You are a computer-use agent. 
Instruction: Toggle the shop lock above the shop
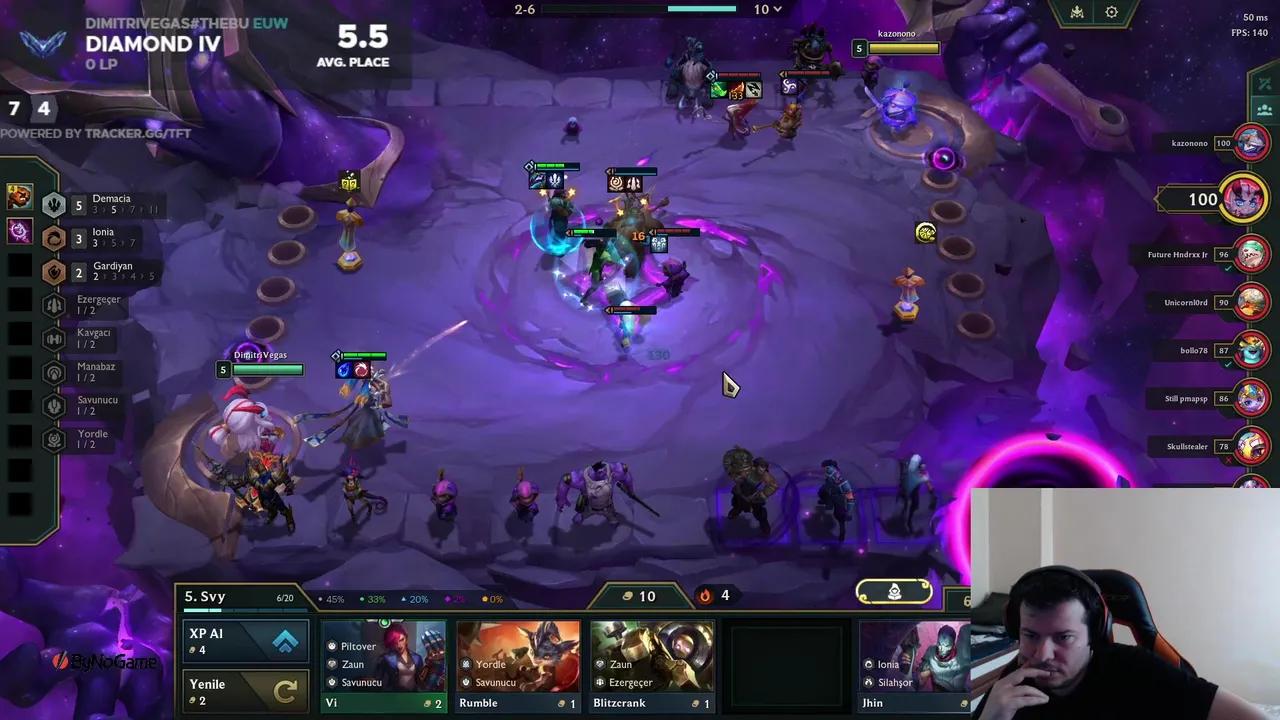pos(893,592)
